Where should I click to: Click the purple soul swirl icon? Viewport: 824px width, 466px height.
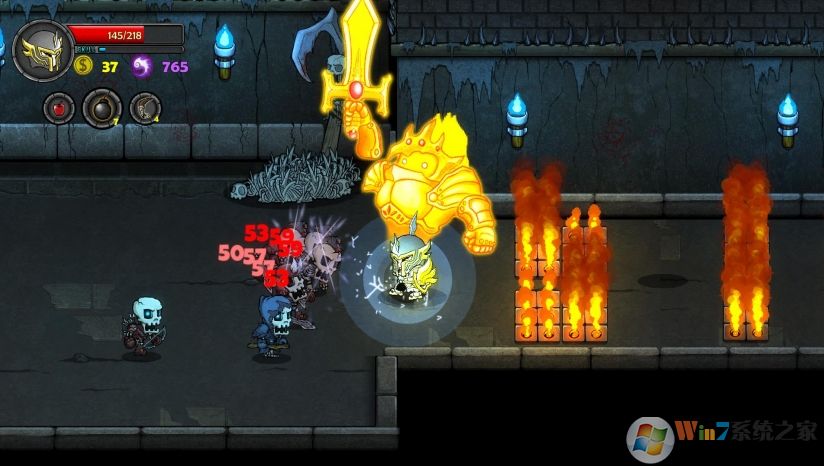coord(142,67)
